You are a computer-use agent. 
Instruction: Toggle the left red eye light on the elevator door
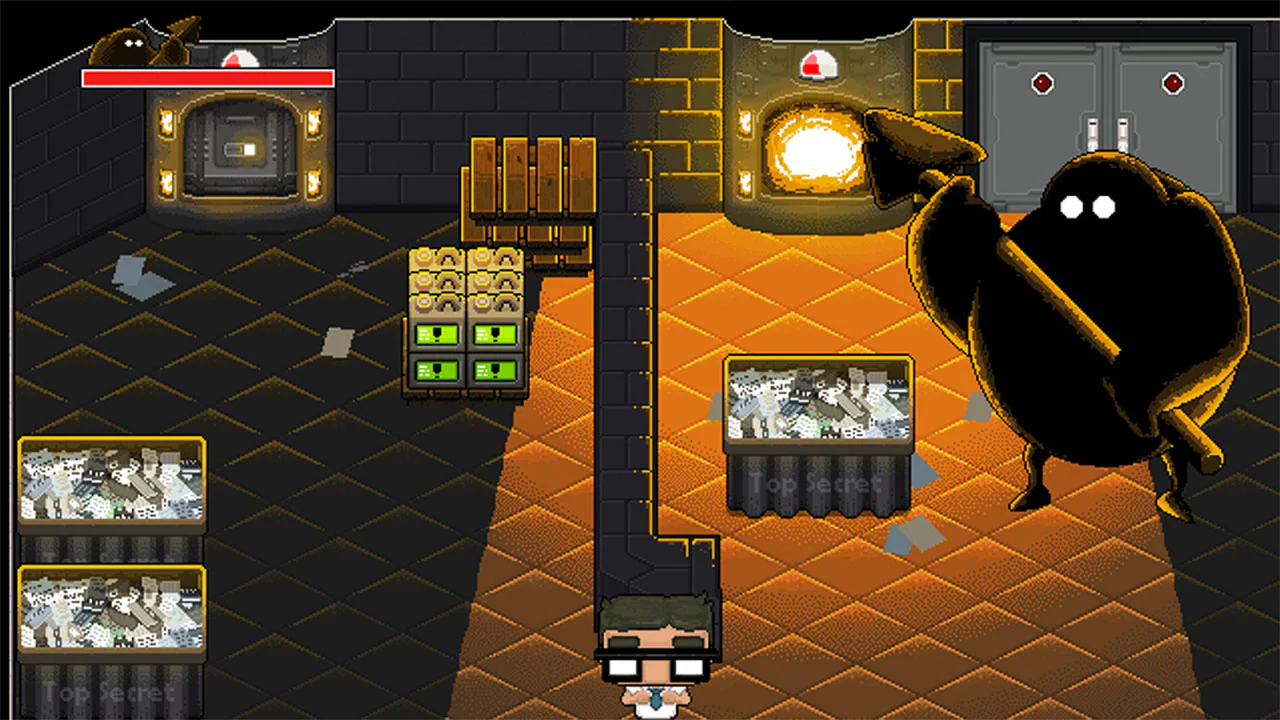pyautogui.click(x=1043, y=84)
